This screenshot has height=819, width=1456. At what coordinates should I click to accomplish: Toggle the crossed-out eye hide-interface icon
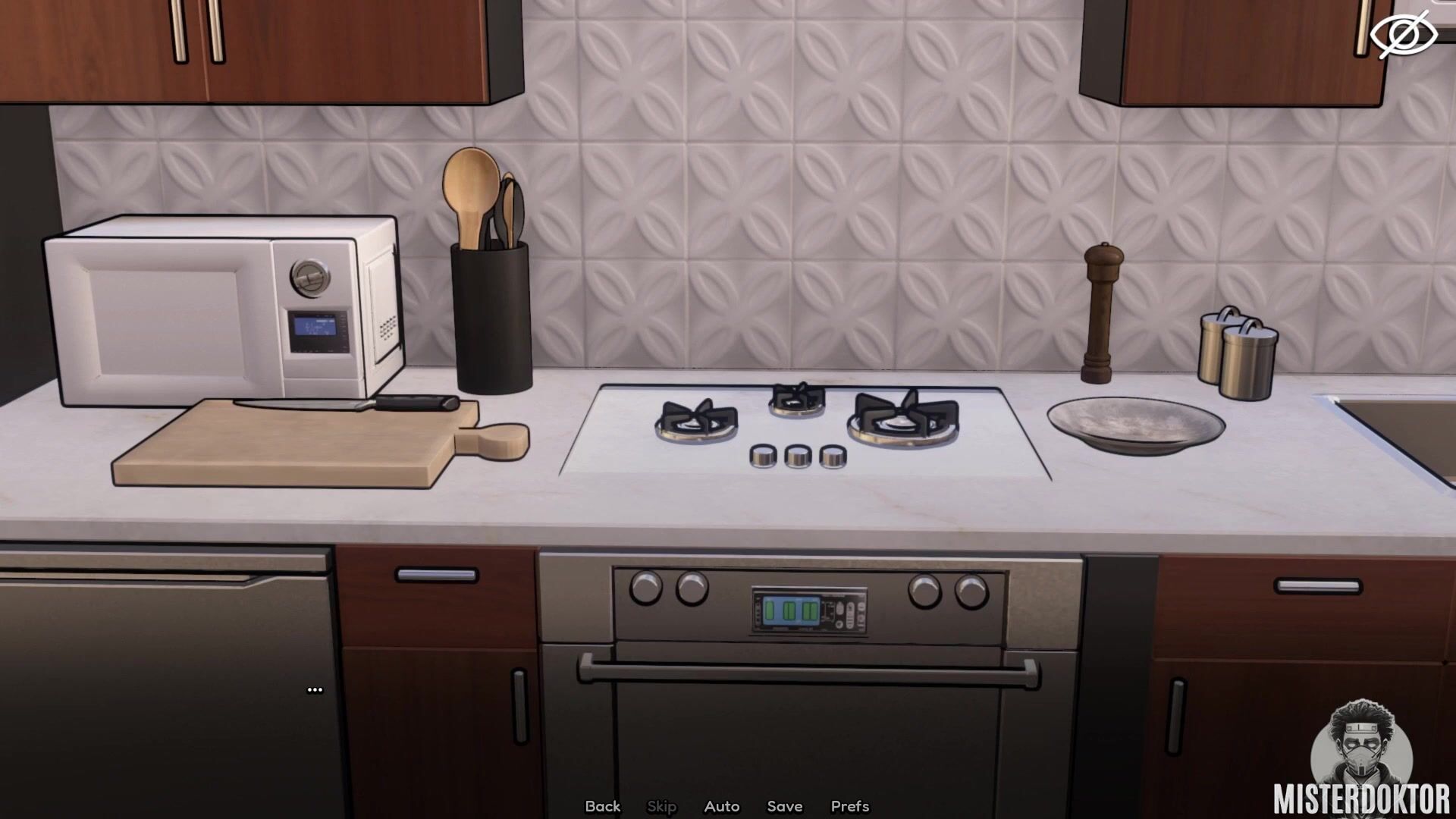1403,34
